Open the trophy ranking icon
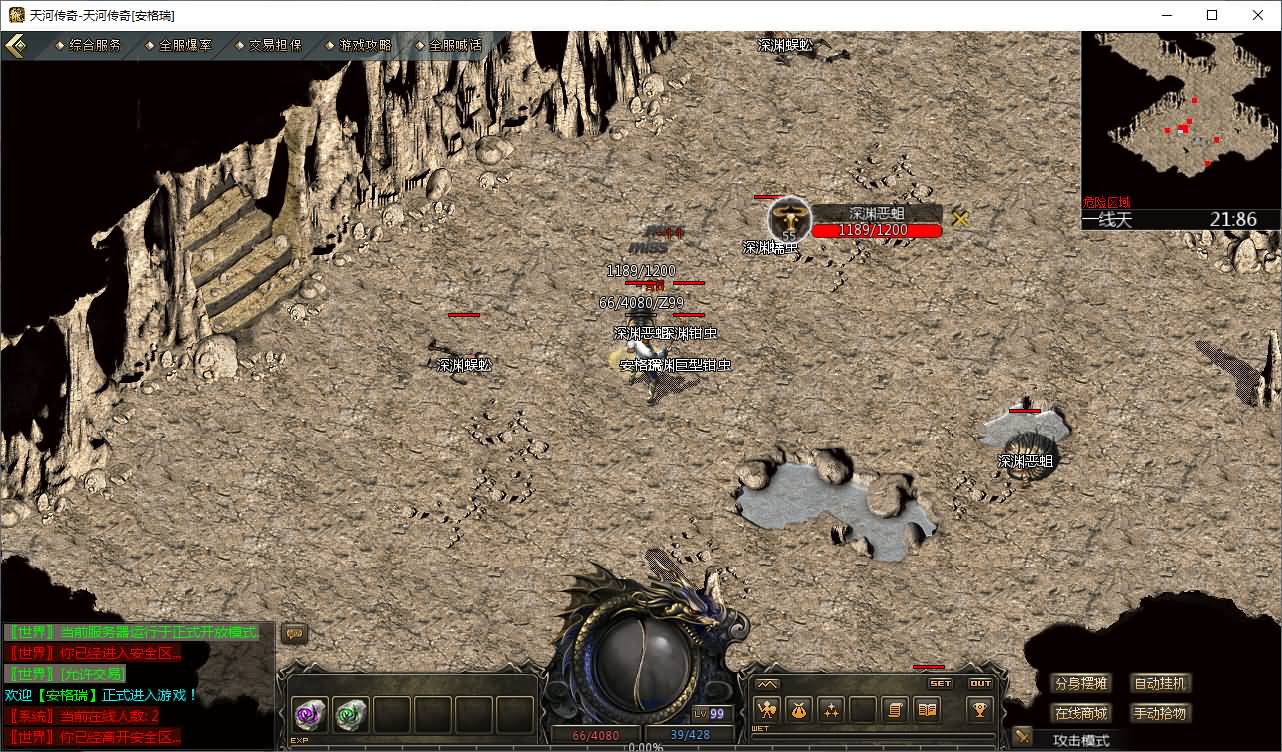Viewport: 1282px width, 752px height. [980, 710]
